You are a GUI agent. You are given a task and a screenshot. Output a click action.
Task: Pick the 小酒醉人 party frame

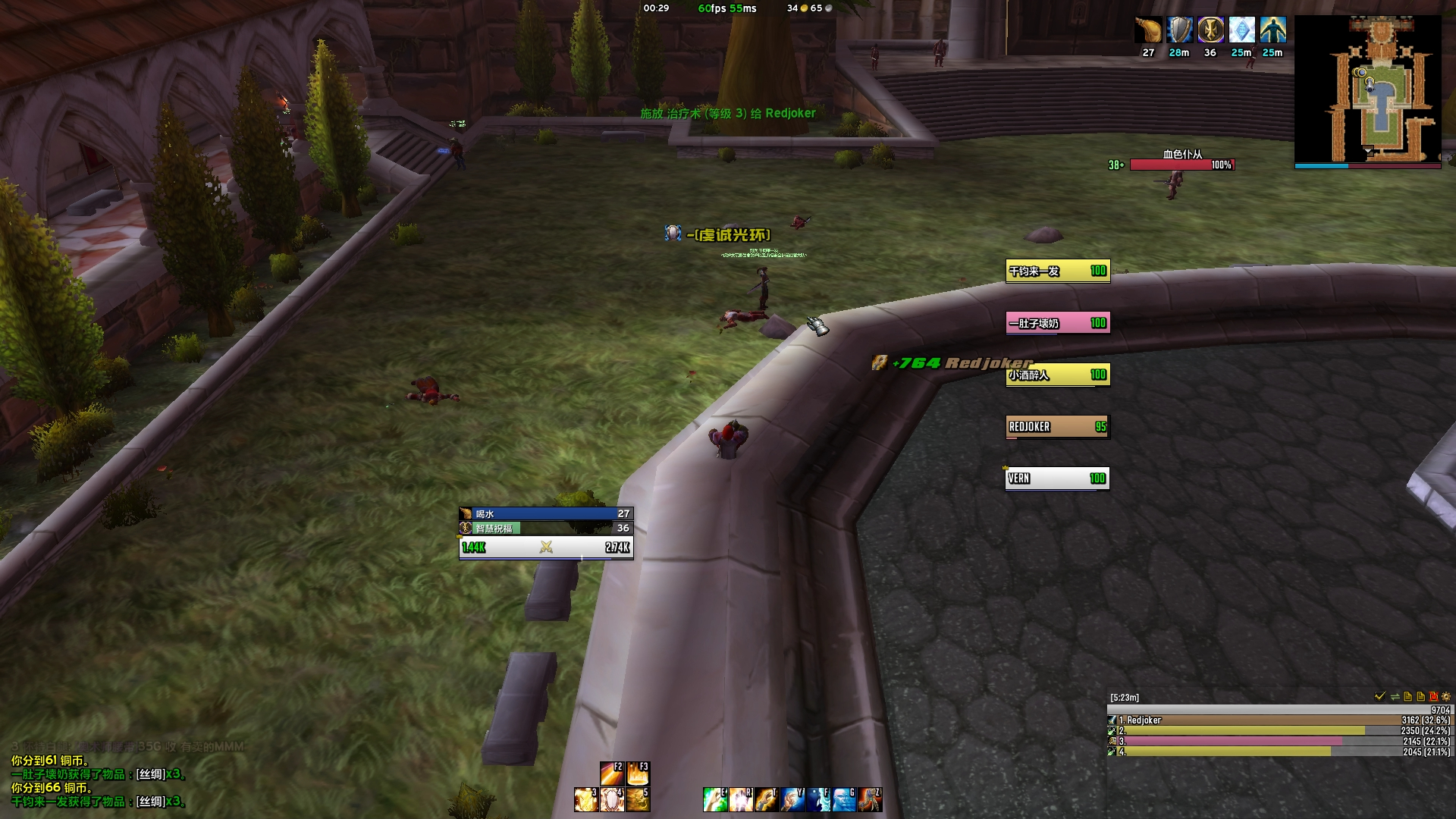click(x=1057, y=375)
